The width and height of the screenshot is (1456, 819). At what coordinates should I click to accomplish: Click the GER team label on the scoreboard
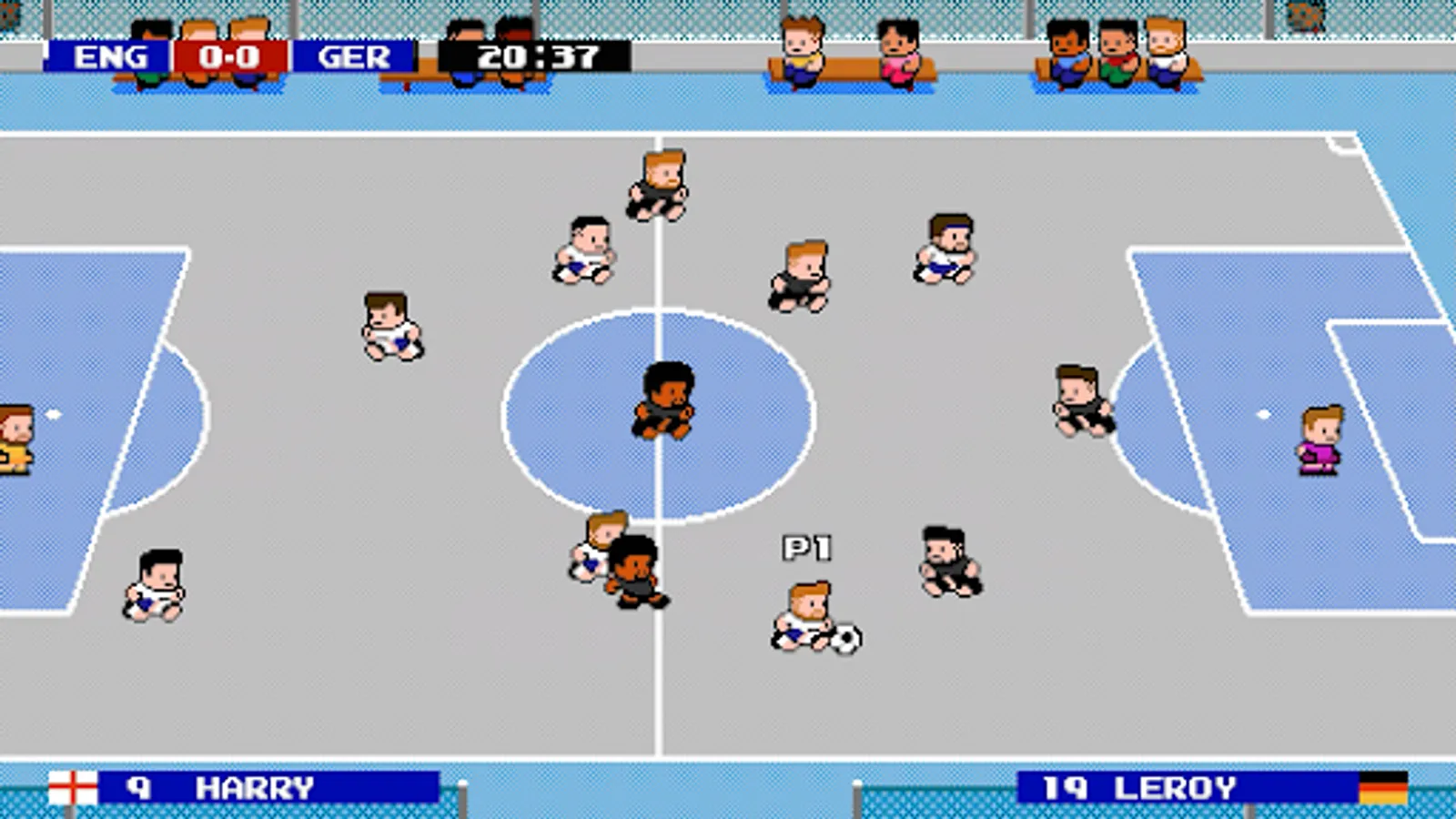[350, 56]
